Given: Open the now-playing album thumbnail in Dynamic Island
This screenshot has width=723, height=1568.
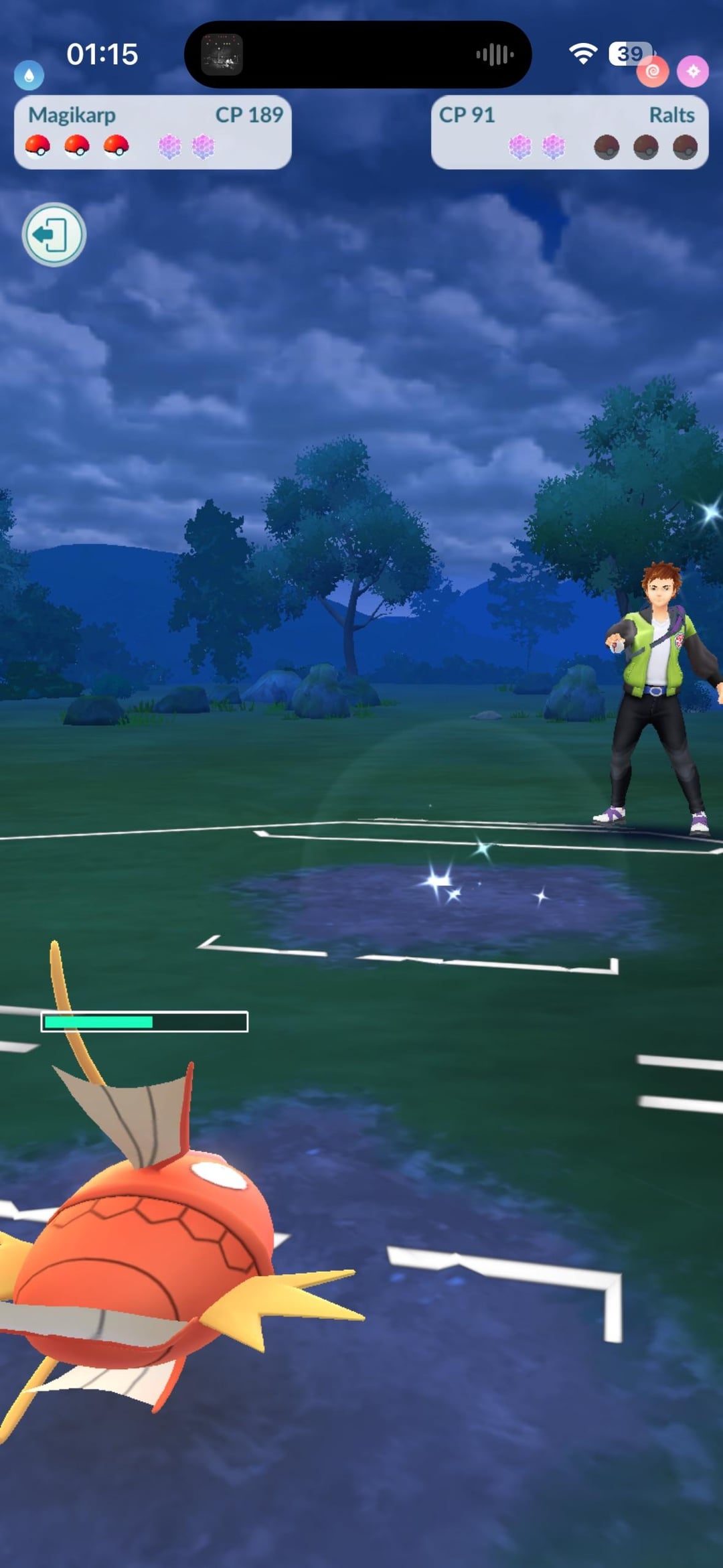Looking at the screenshot, I should click(x=222, y=54).
